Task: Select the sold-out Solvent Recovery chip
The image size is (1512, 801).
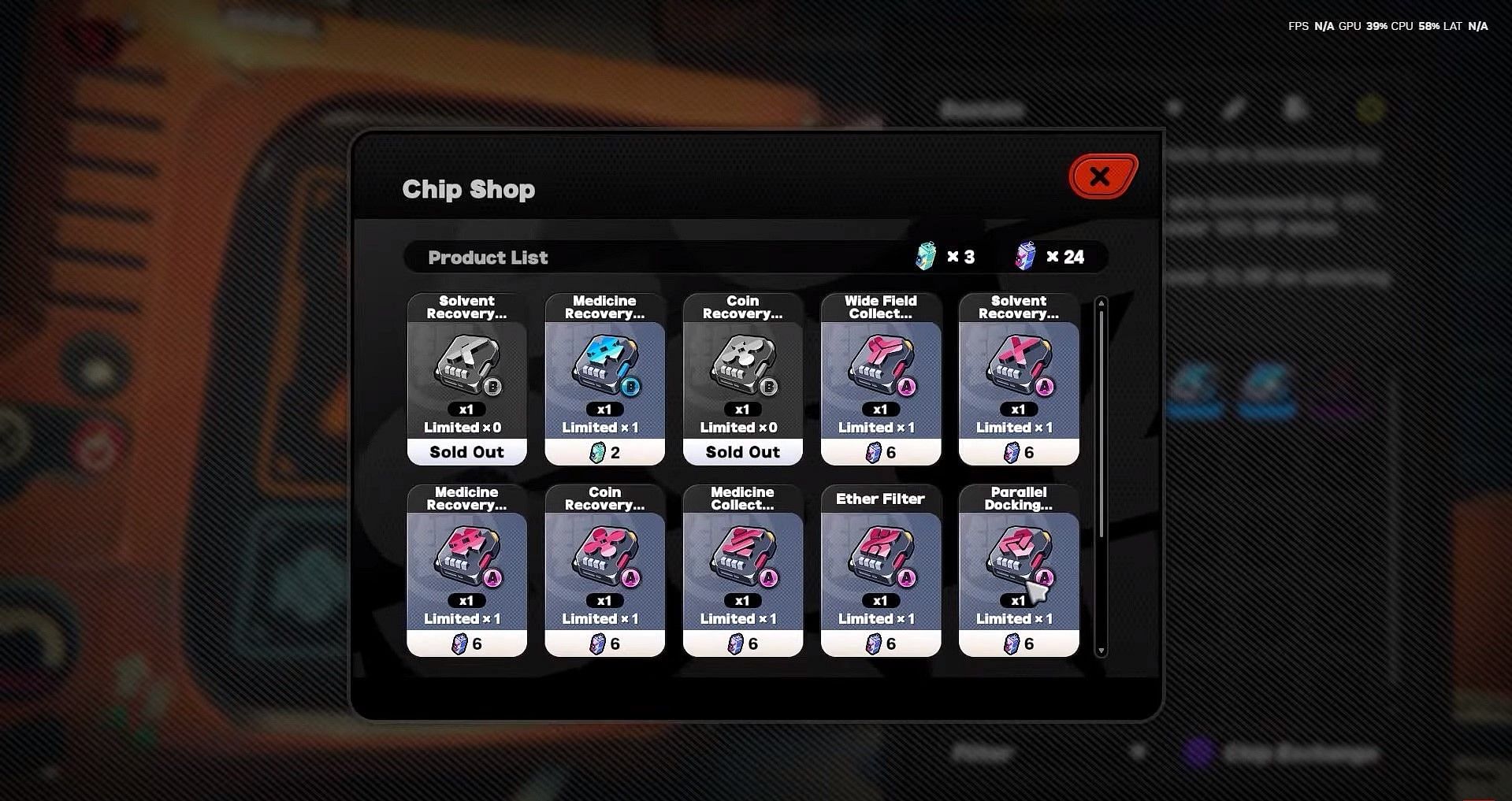Action: 466,379
